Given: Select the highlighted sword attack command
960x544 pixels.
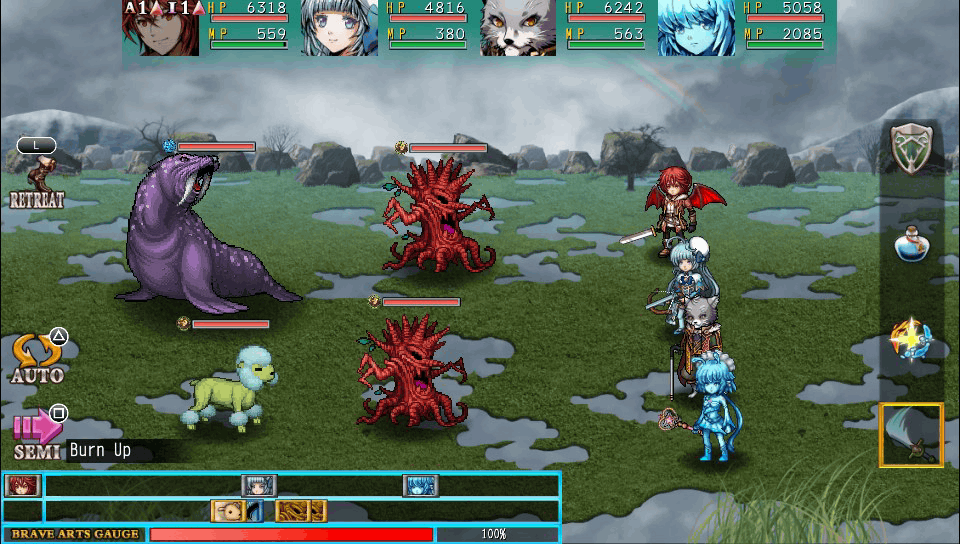Looking at the screenshot, I should pyautogui.click(x=911, y=435).
